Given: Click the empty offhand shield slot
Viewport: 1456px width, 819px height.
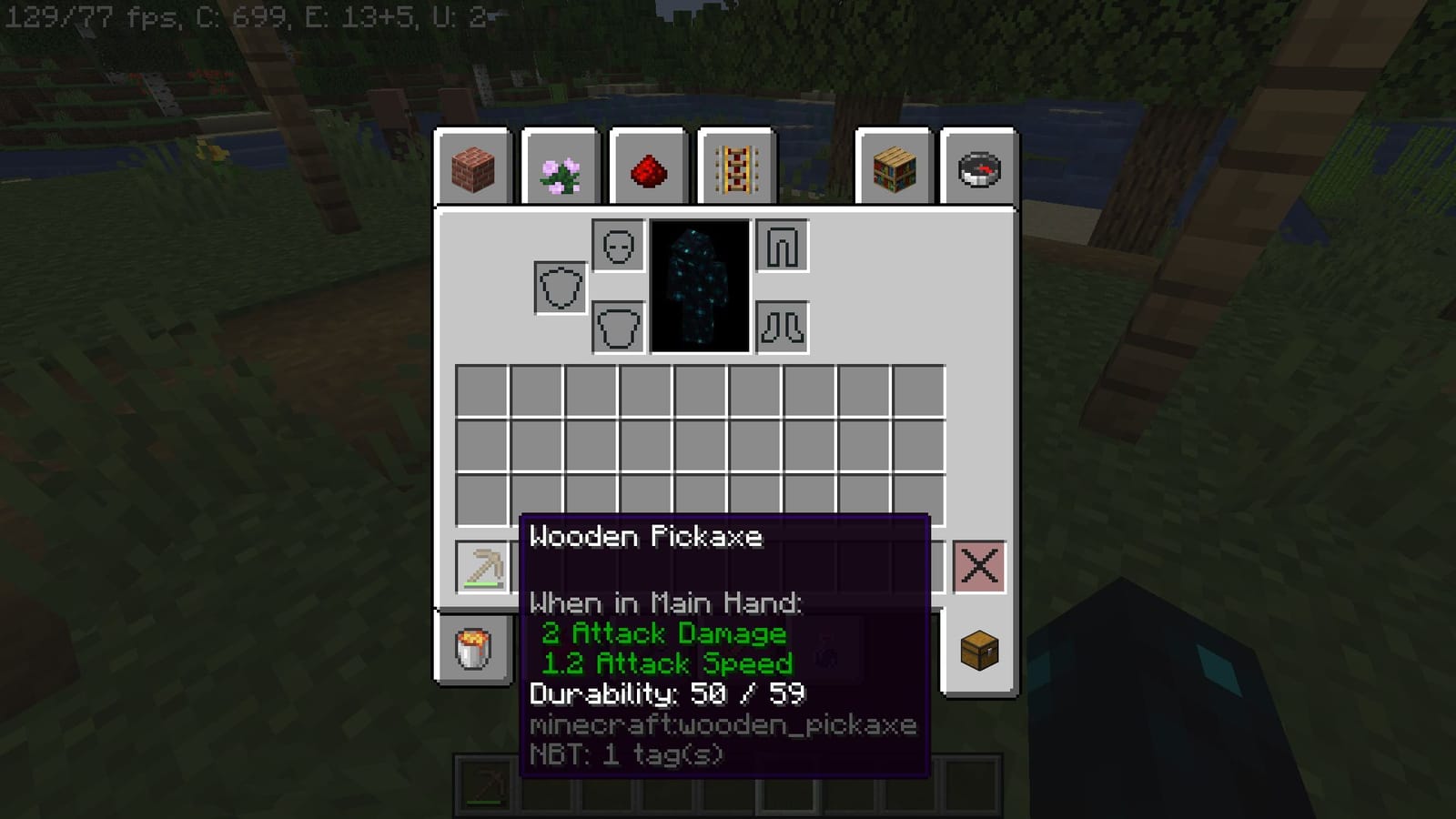Looking at the screenshot, I should pyautogui.click(x=558, y=287).
